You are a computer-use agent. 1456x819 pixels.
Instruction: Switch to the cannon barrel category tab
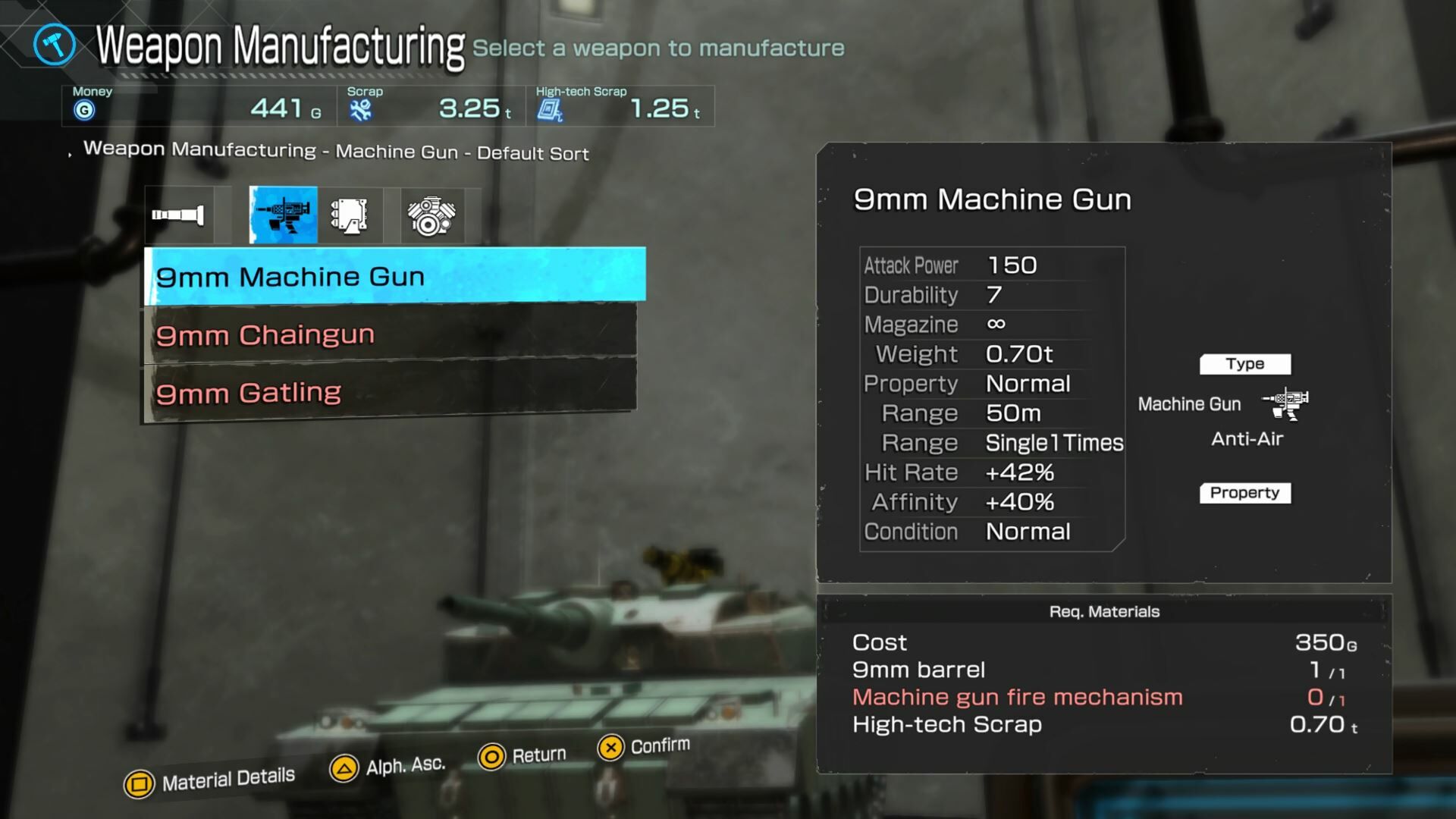pyautogui.click(x=179, y=215)
